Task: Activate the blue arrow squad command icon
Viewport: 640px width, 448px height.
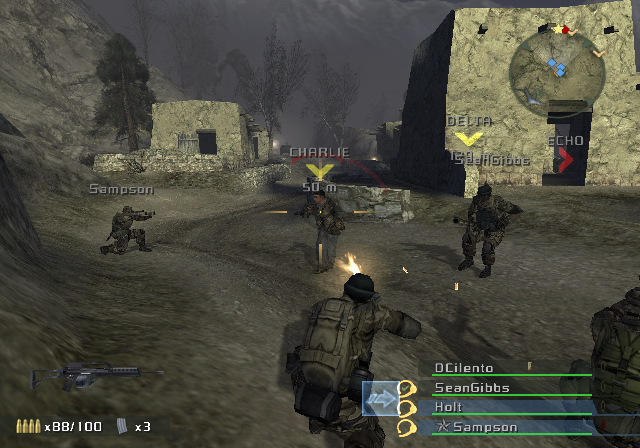Action: point(380,398)
